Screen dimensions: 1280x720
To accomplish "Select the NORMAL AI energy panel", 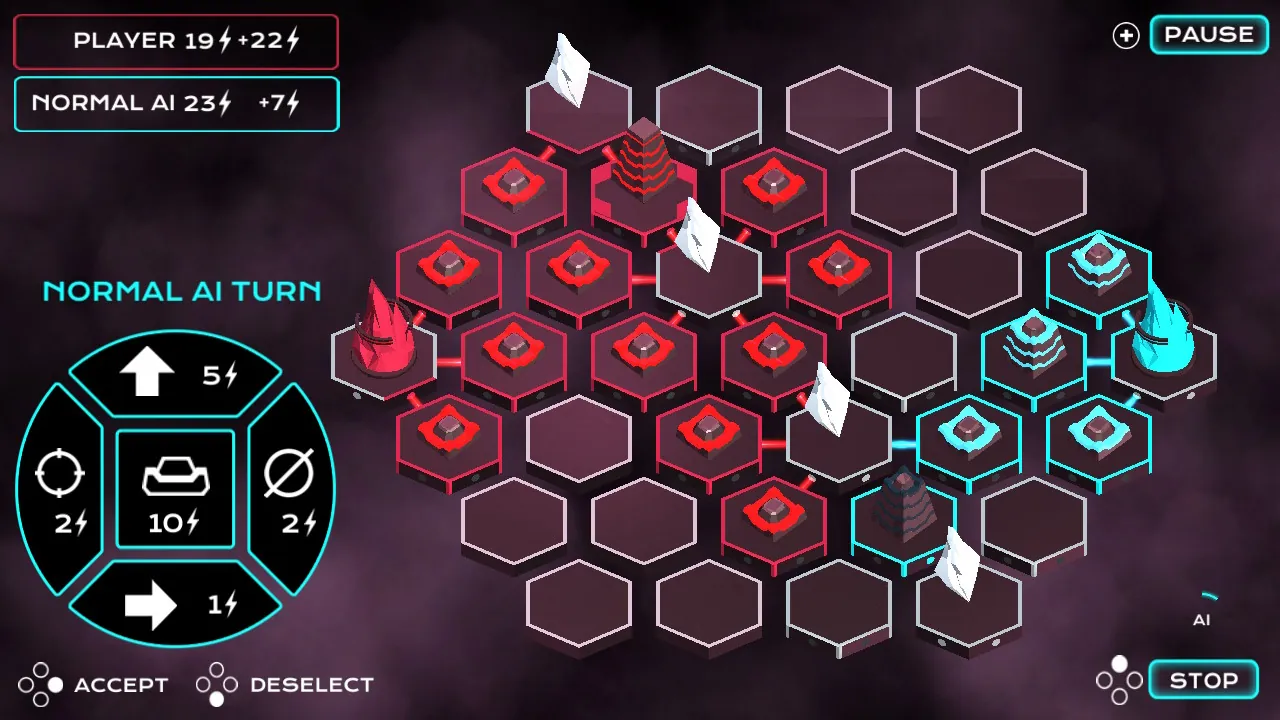I will (175, 103).
